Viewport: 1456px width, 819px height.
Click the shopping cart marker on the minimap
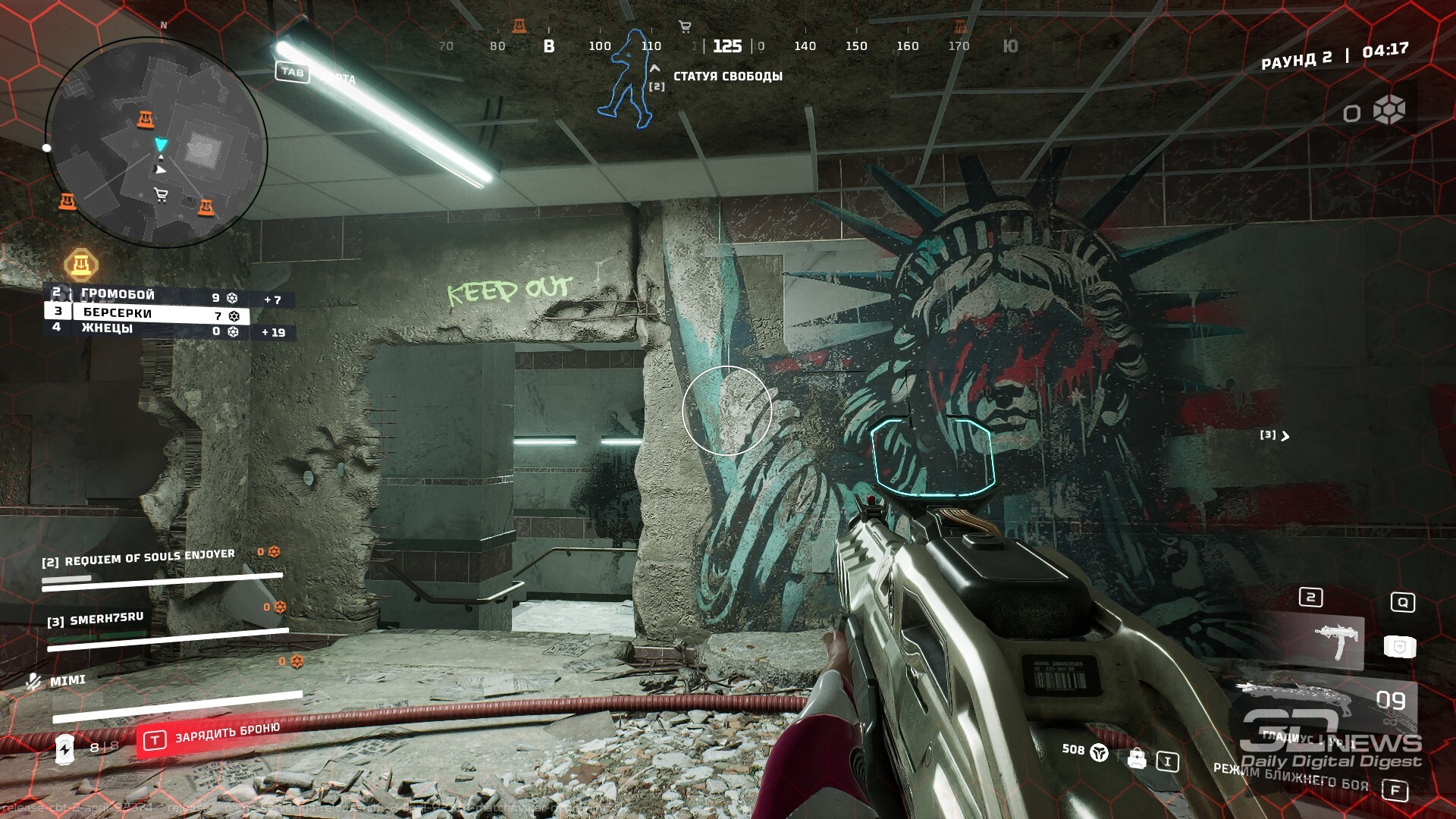click(x=161, y=195)
